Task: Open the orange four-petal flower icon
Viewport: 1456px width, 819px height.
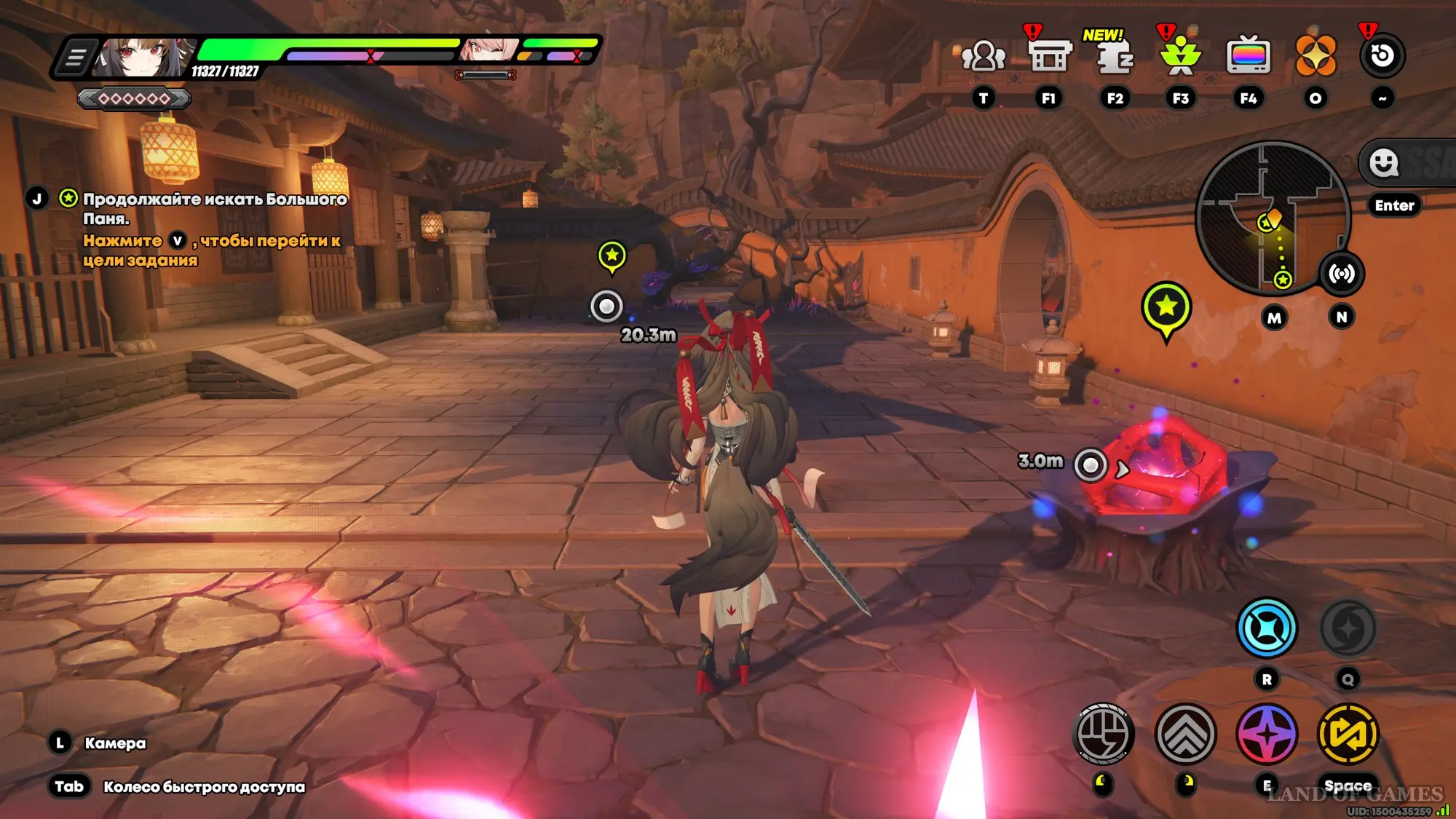Action: click(1315, 55)
